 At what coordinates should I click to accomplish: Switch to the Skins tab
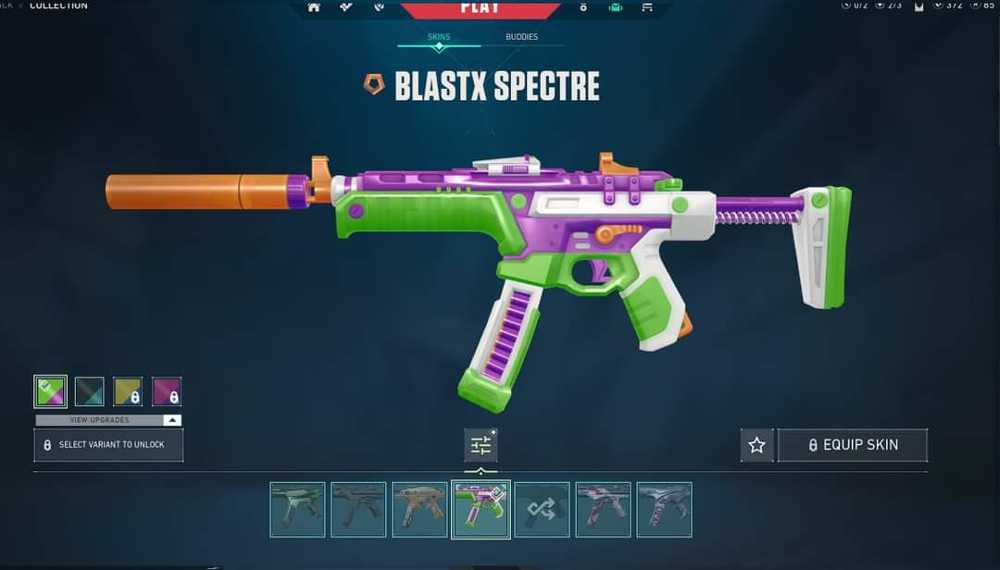tap(439, 37)
